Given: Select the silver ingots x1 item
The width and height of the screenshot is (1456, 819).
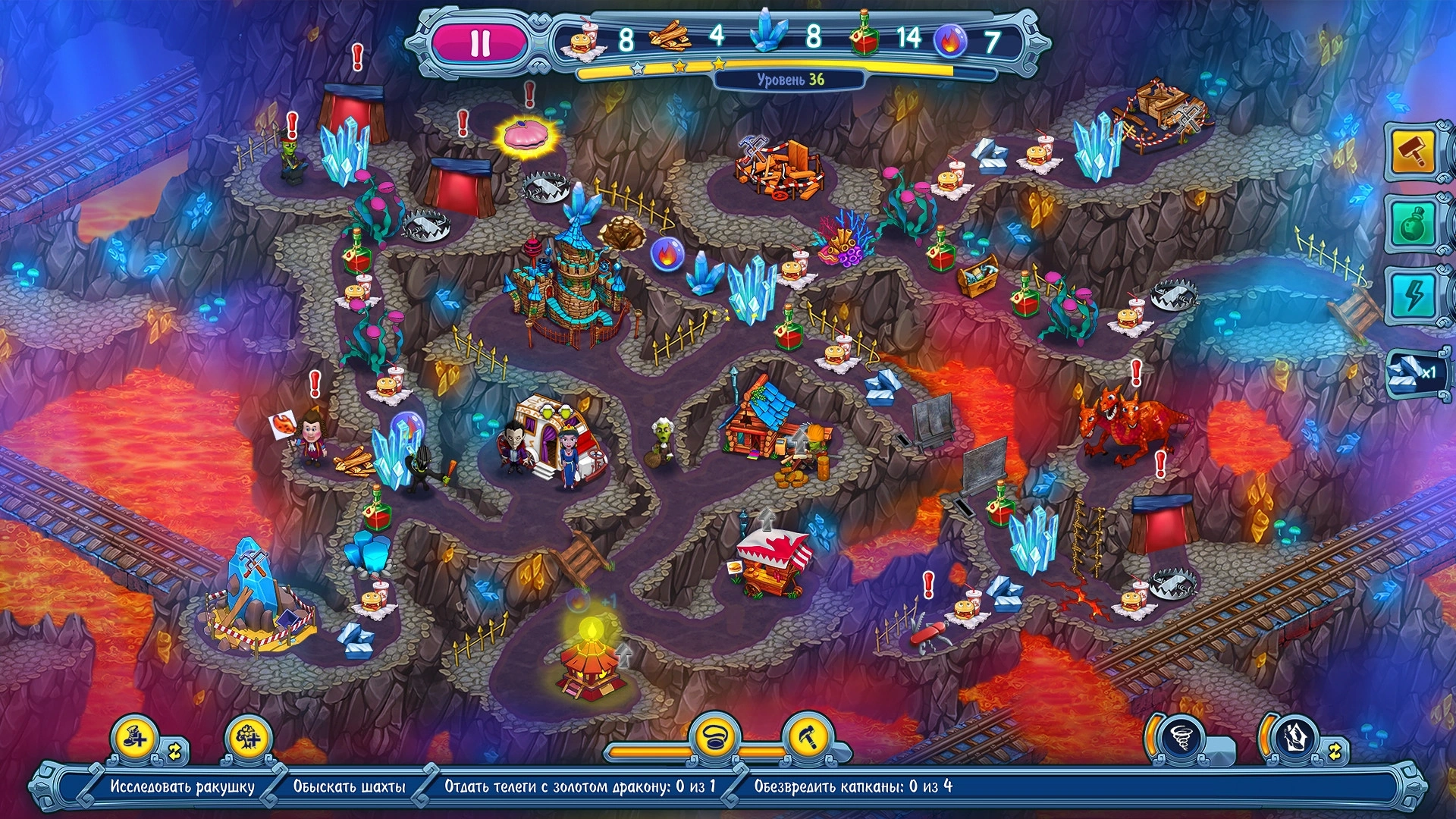Looking at the screenshot, I should pos(1414,372).
